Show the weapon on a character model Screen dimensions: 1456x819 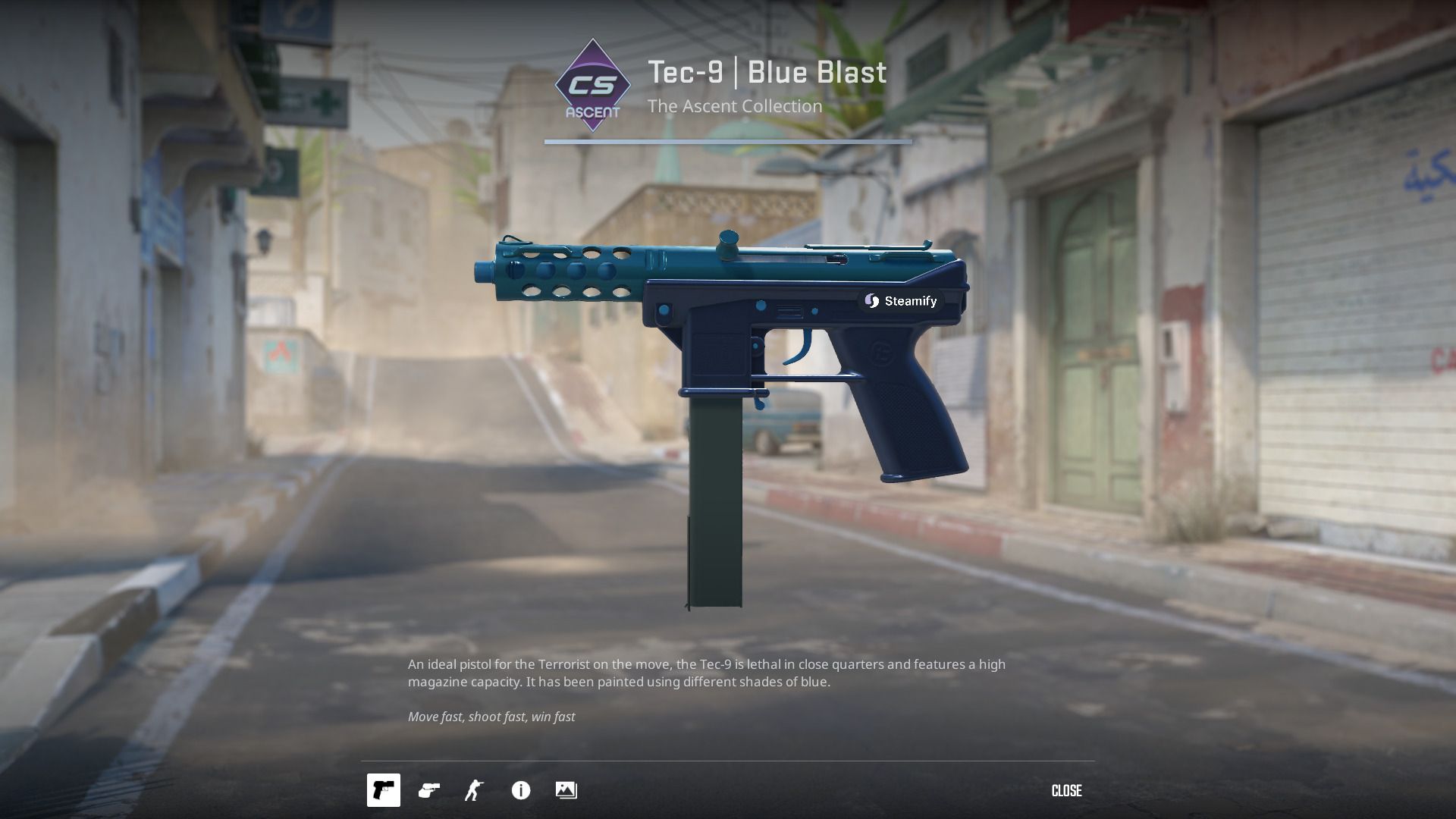tap(475, 790)
